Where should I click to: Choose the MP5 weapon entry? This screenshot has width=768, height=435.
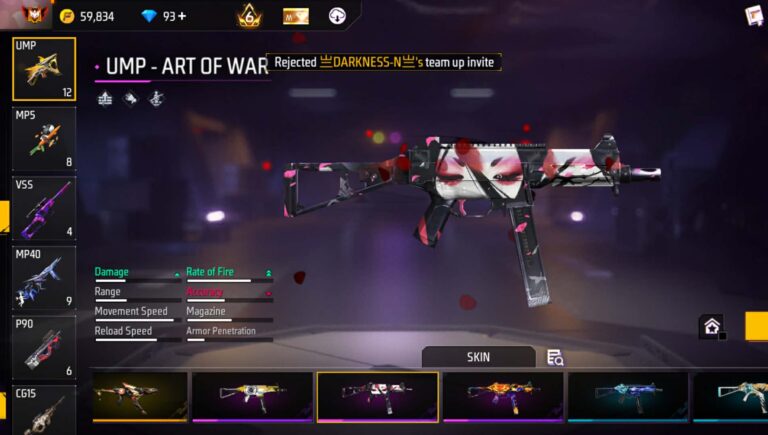[x=43, y=138]
